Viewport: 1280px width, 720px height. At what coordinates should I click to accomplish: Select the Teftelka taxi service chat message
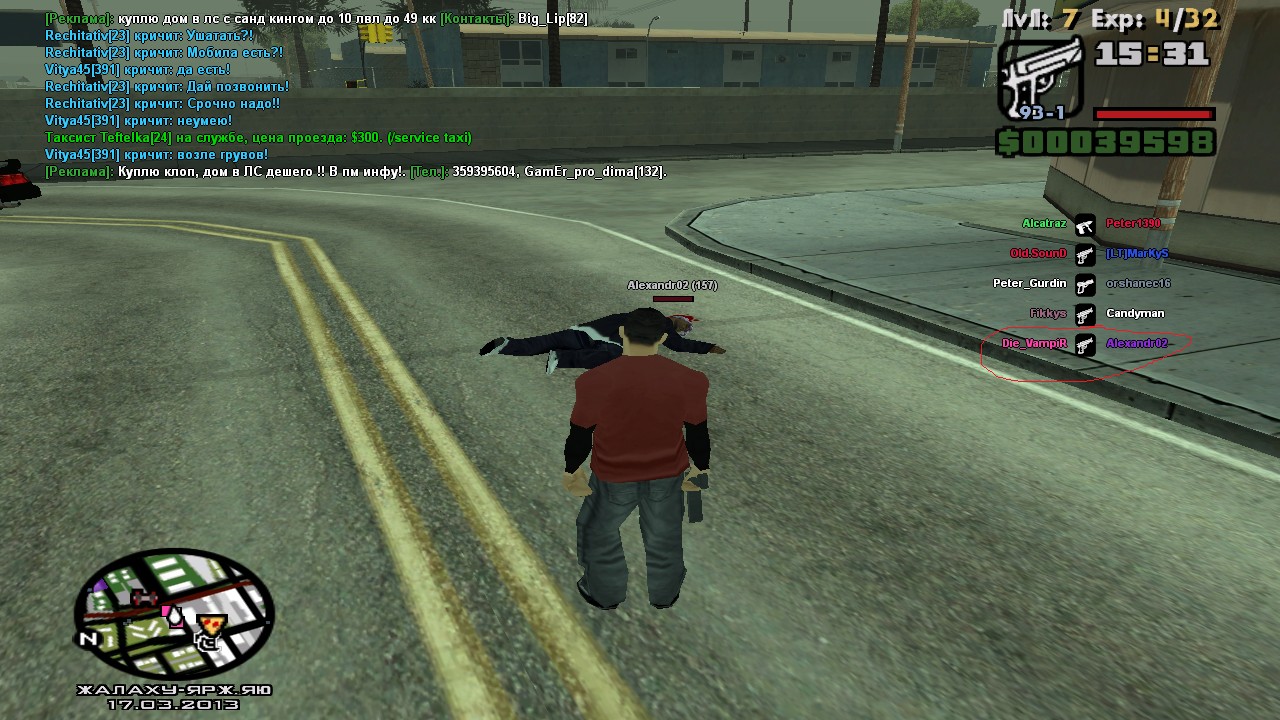point(258,138)
